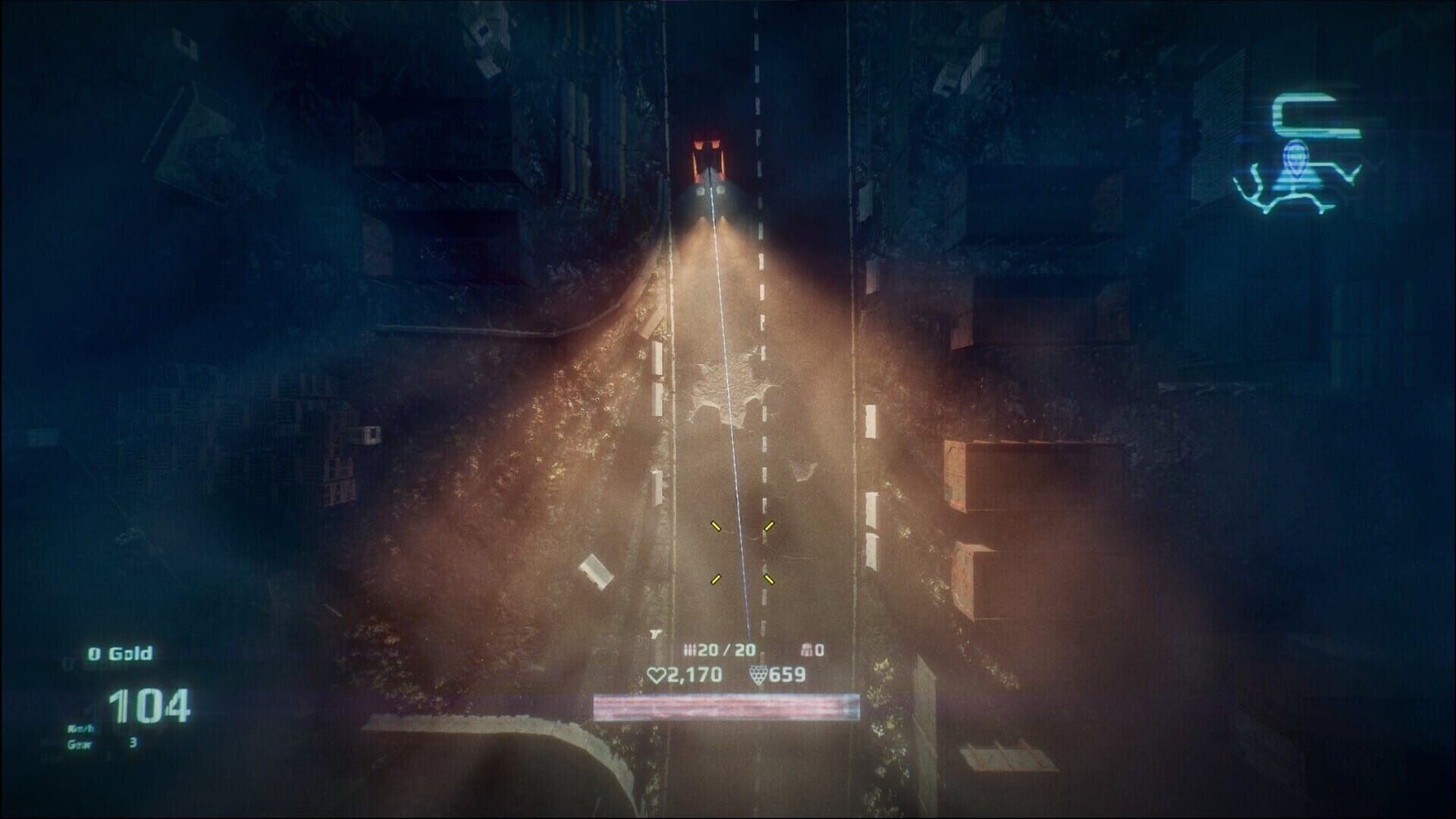
Task: Select the health value 2,170 readout
Action: tap(695, 674)
